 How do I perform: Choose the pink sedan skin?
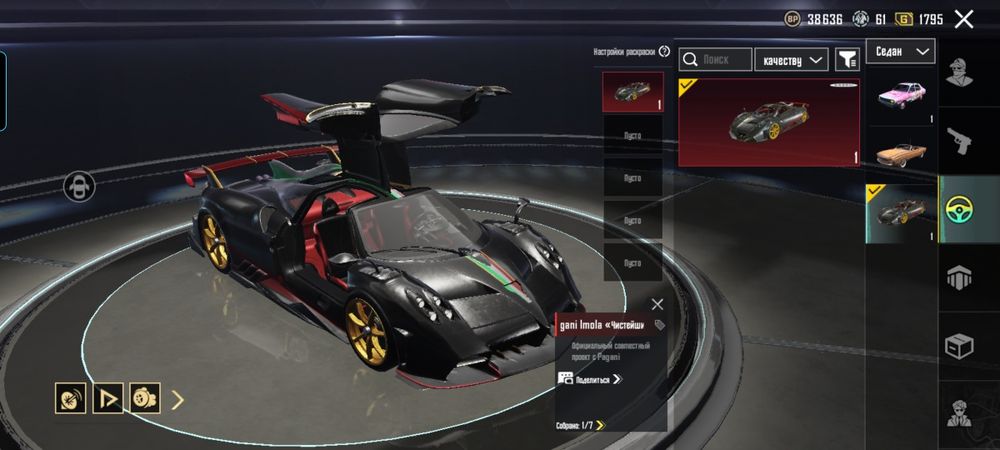tap(900, 96)
